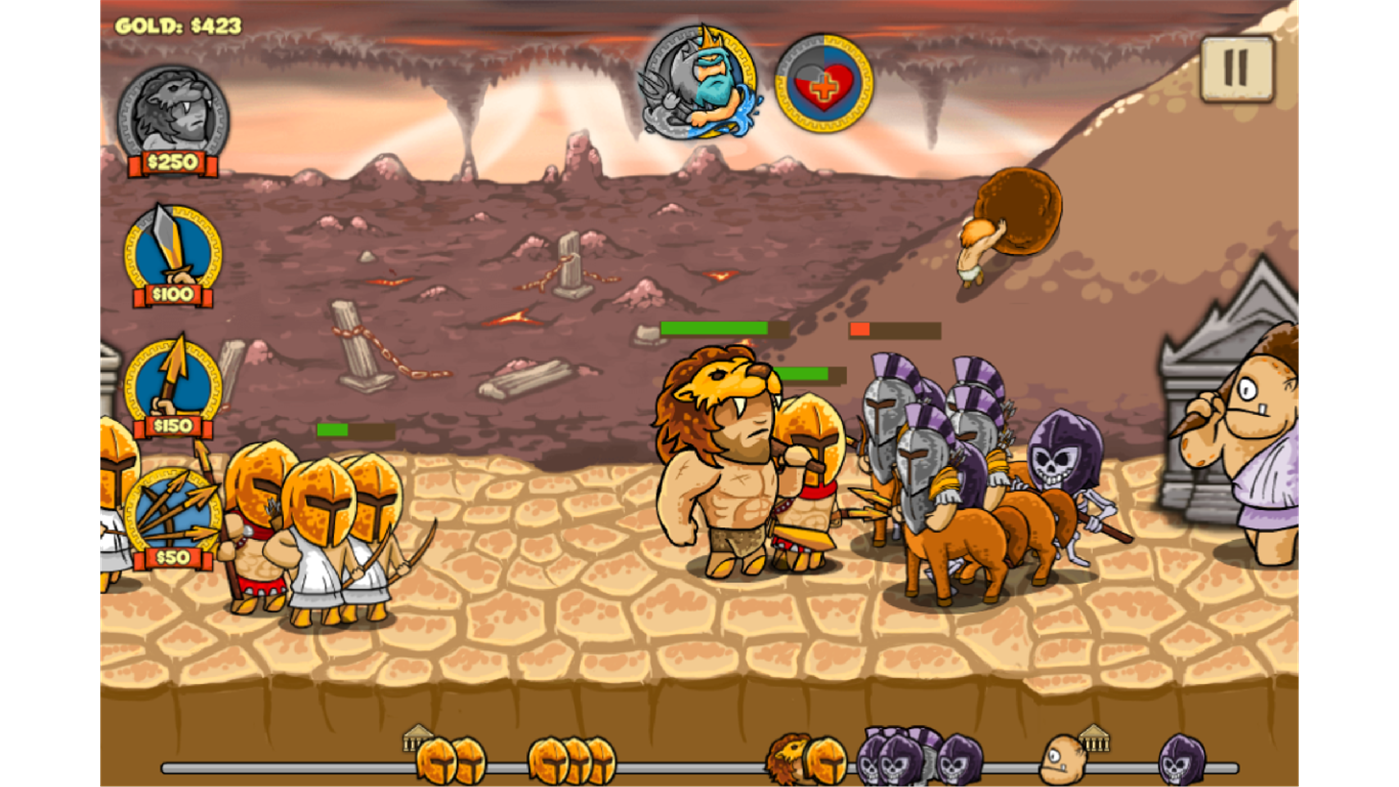Recruit the $250 lion-pelt Hercules hero
1399x787 pixels.
[172, 113]
